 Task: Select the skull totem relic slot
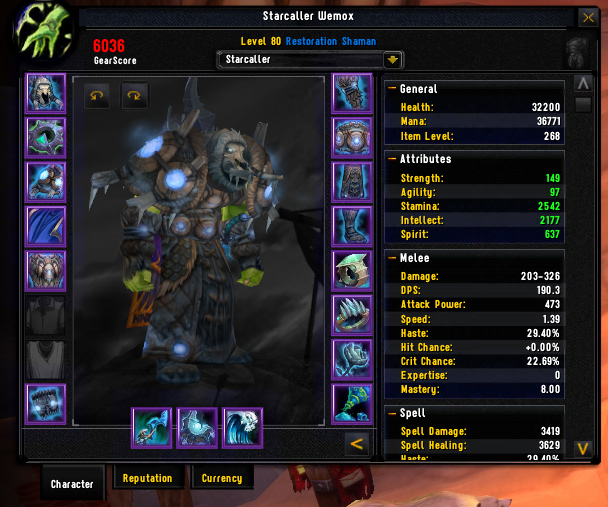pyautogui.click(x=243, y=427)
